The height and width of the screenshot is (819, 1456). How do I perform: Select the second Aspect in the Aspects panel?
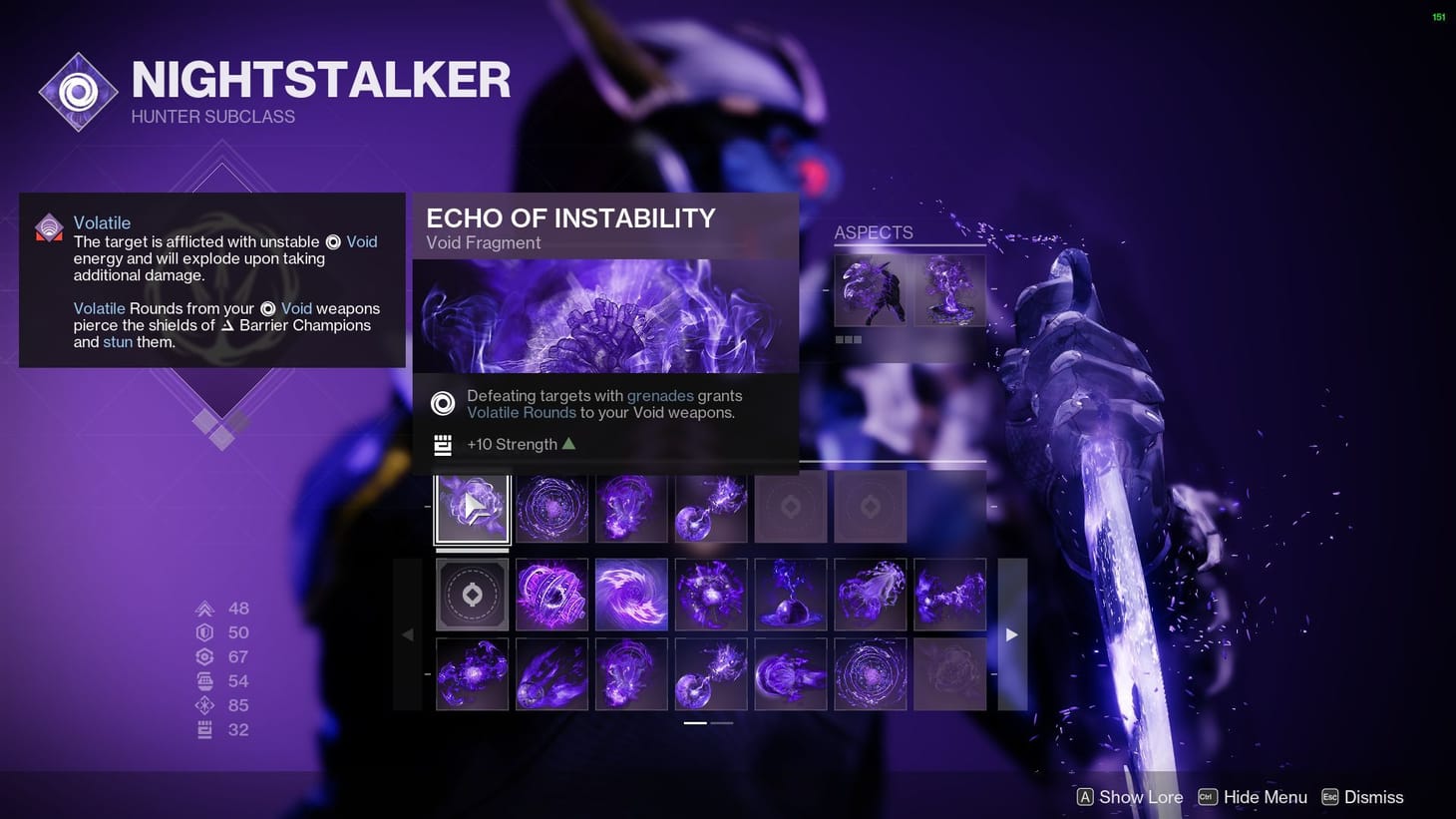tap(948, 291)
